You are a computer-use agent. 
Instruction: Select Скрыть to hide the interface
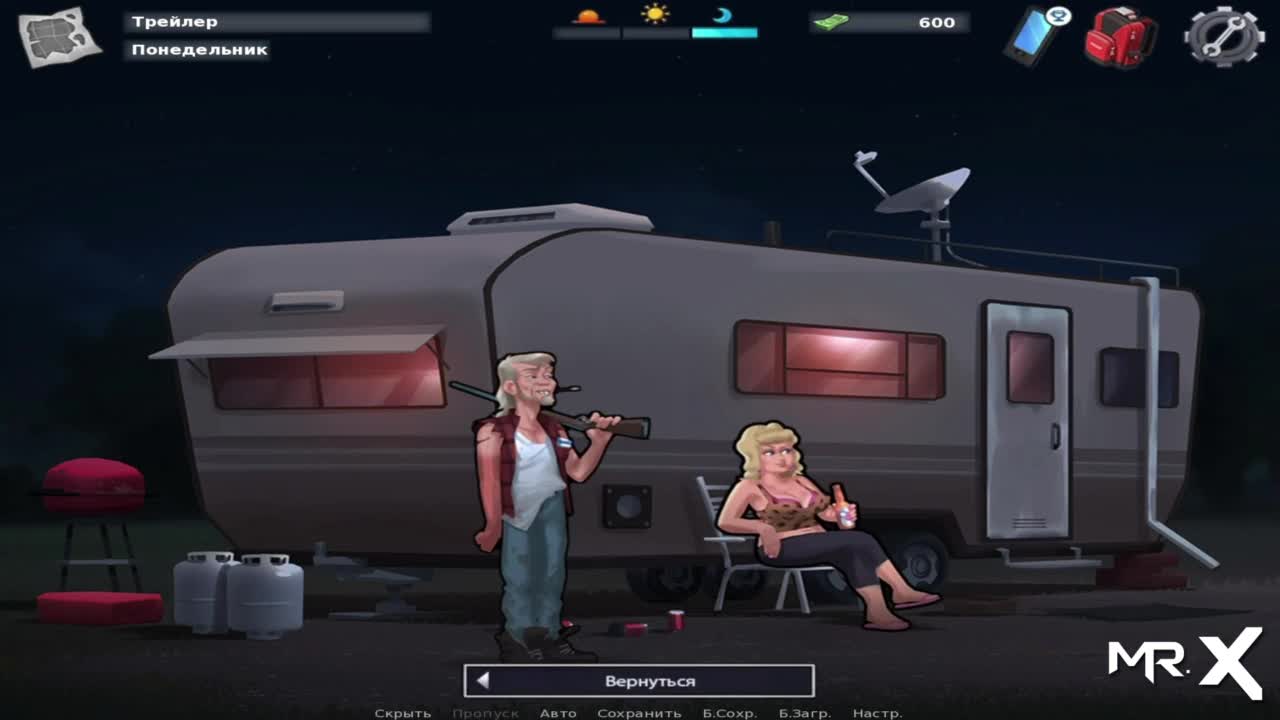click(x=403, y=713)
